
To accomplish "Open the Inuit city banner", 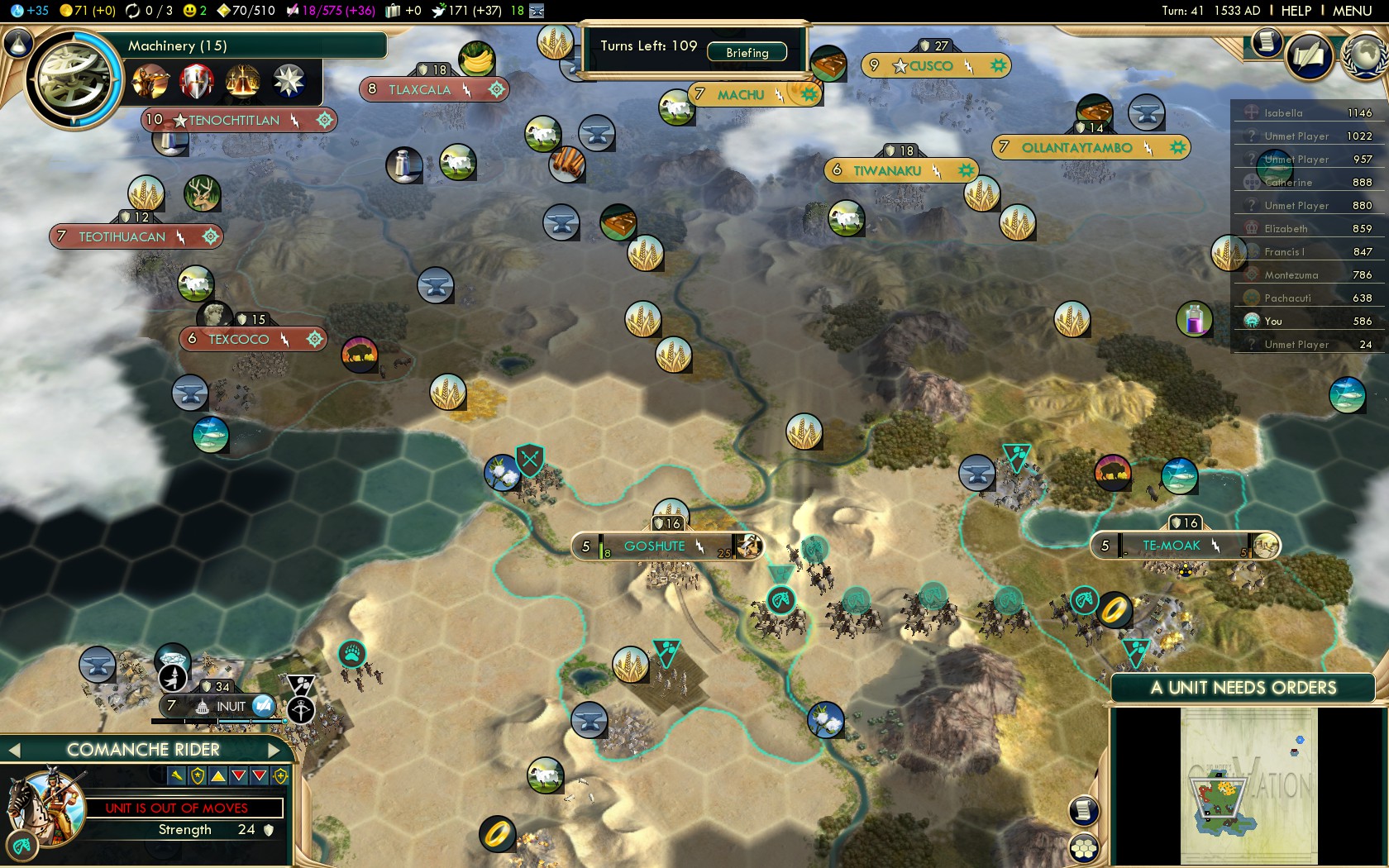I will click(223, 706).
